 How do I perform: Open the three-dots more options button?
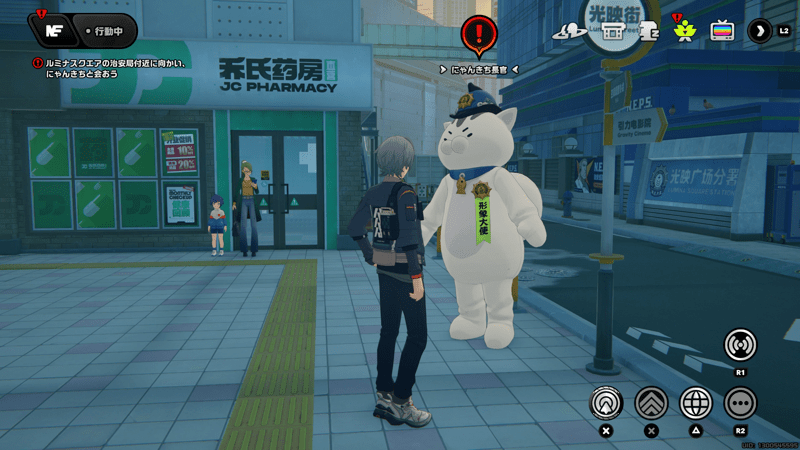point(740,403)
